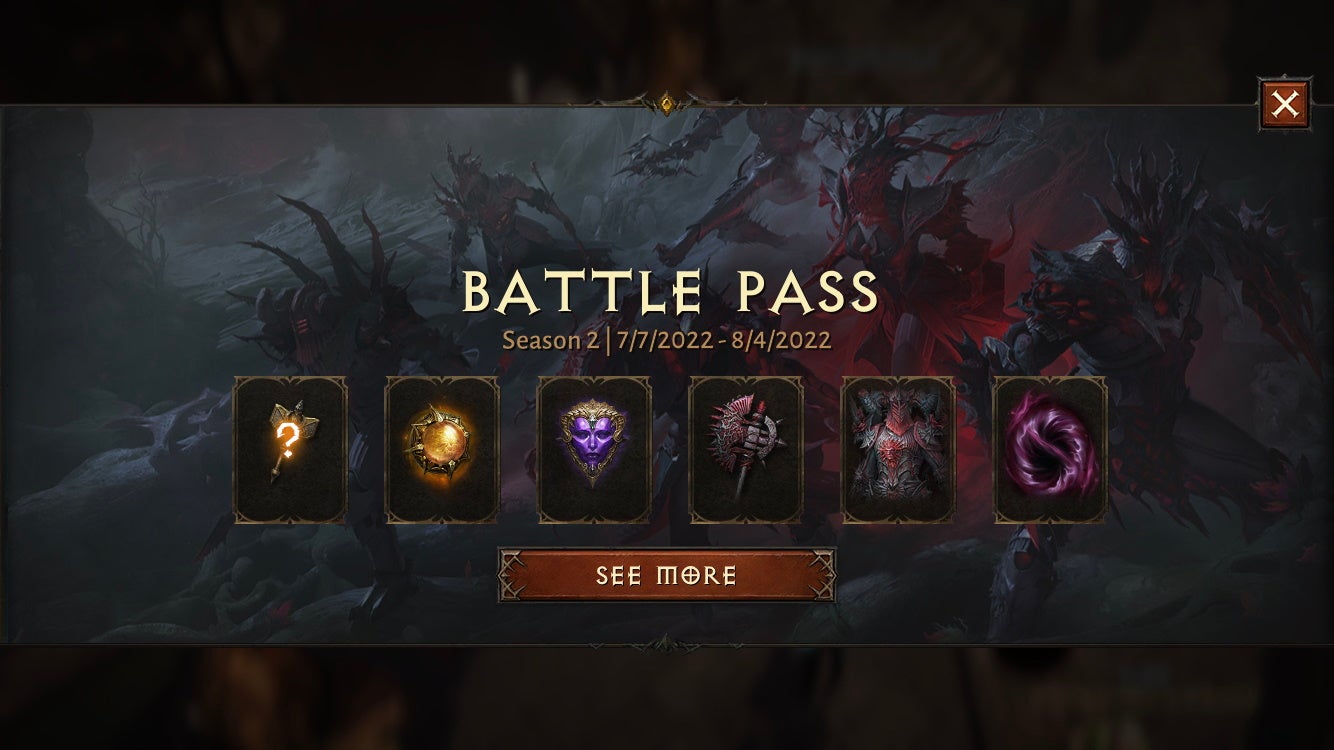Tap the See More text label
This screenshot has width=1334, height=750.
pos(667,575)
